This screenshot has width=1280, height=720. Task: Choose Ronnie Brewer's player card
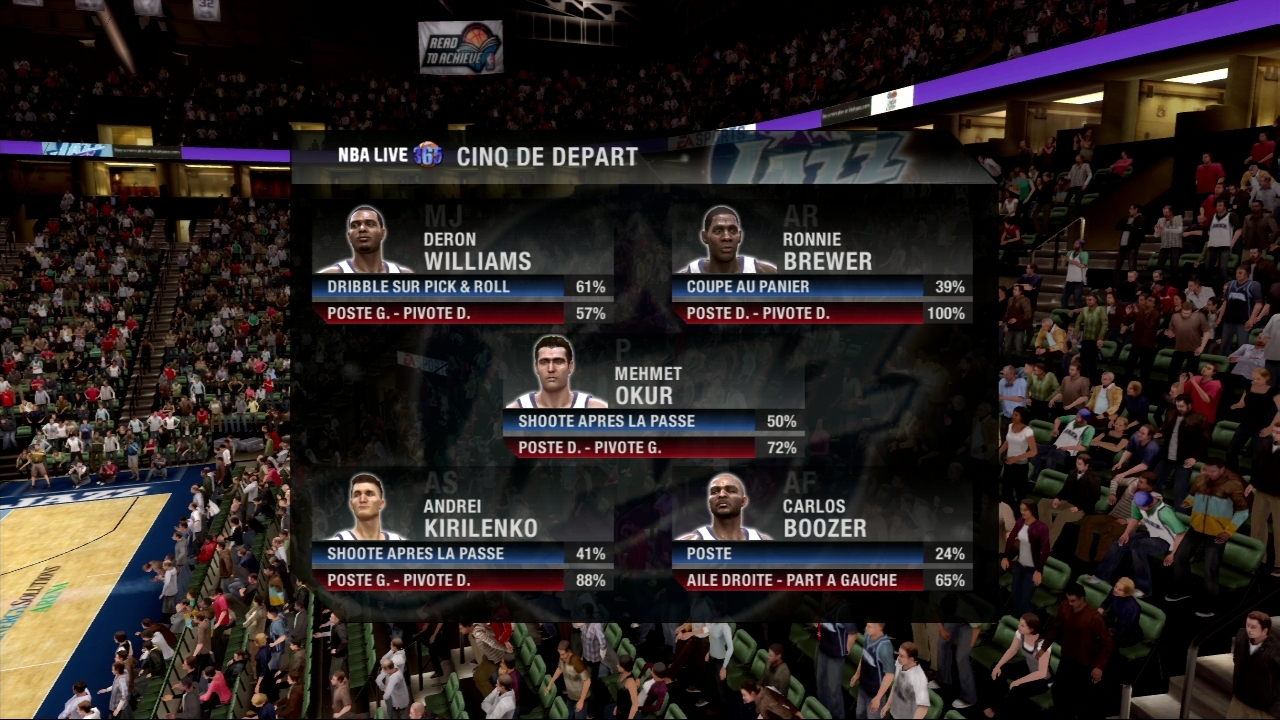point(822,262)
